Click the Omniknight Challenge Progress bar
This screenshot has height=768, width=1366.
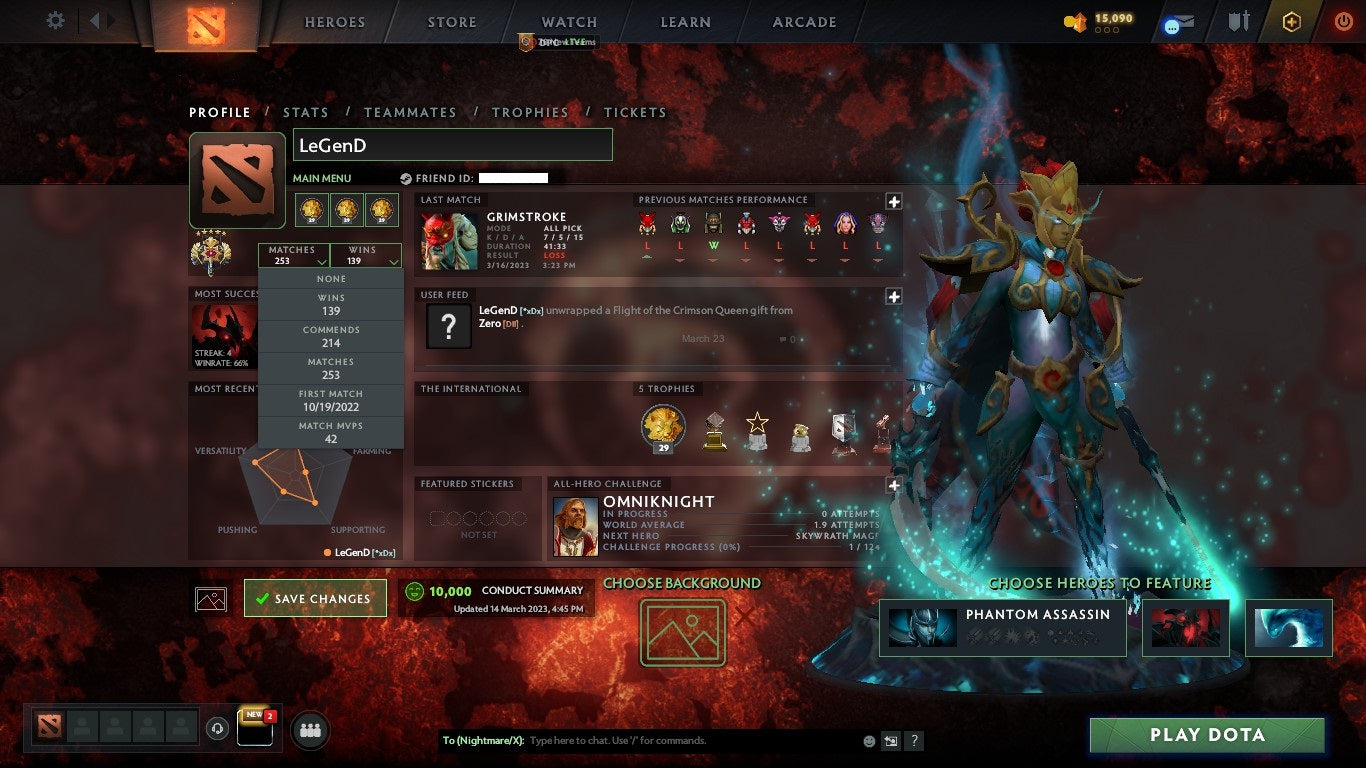pyautogui.click(x=700, y=546)
